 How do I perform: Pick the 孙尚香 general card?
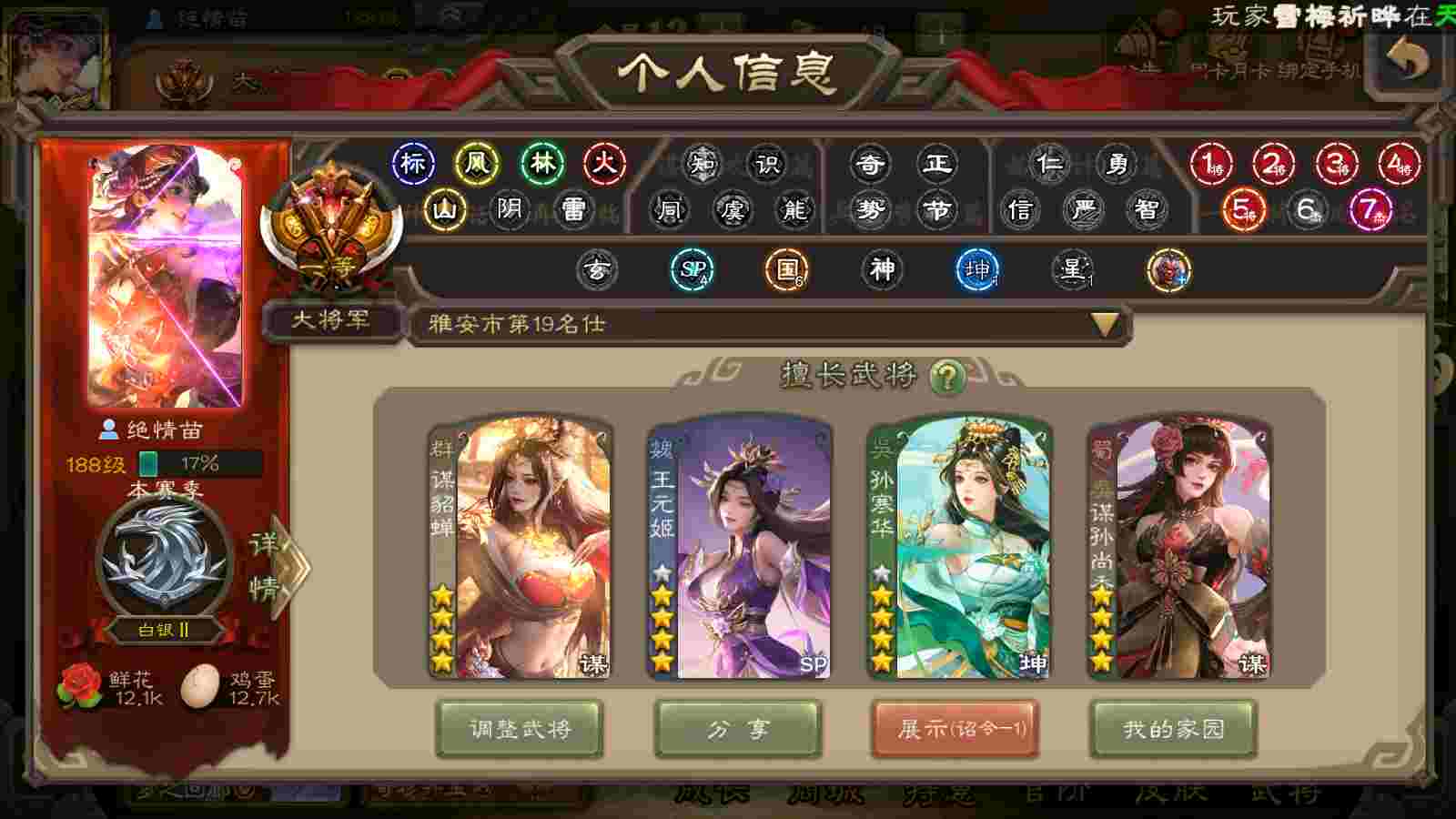(x=1180, y=548)
